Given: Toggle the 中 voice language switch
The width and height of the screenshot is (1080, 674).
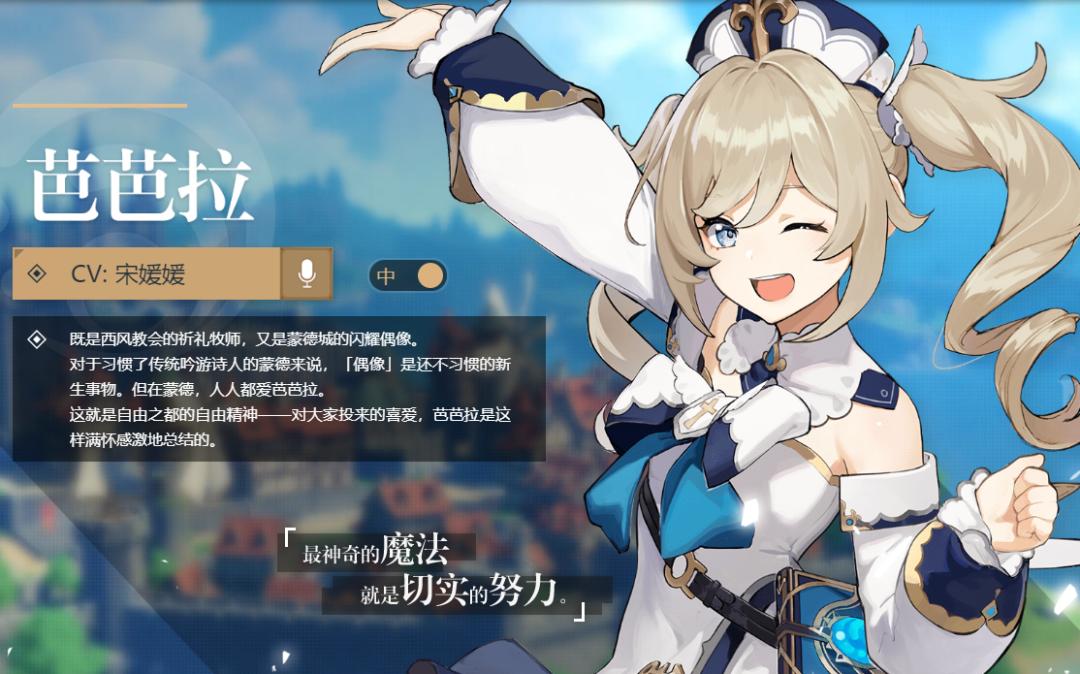Looking at the screenshot, I should [x=408, y=275].
